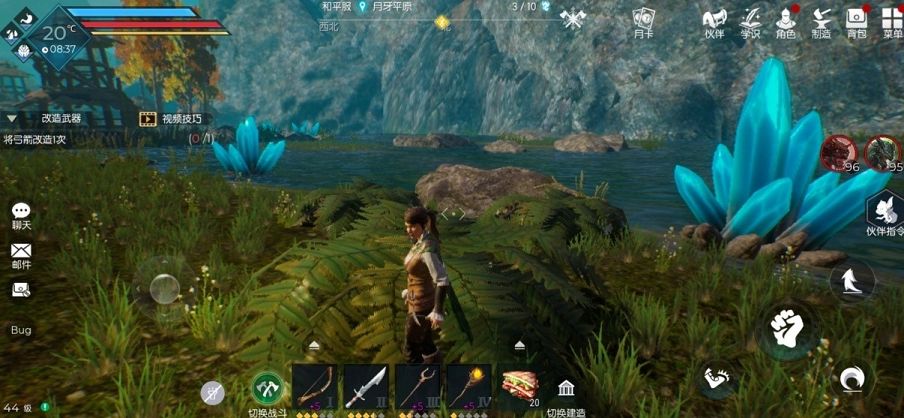Equip the sword in hotbar slot II

click(365, 386)
